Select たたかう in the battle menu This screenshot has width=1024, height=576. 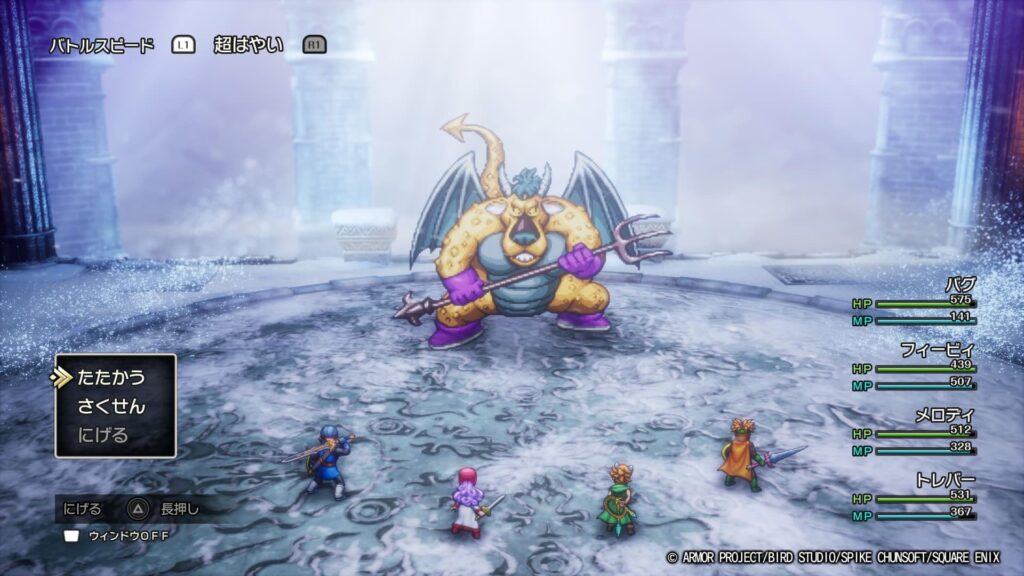click(x=111, y=378)
